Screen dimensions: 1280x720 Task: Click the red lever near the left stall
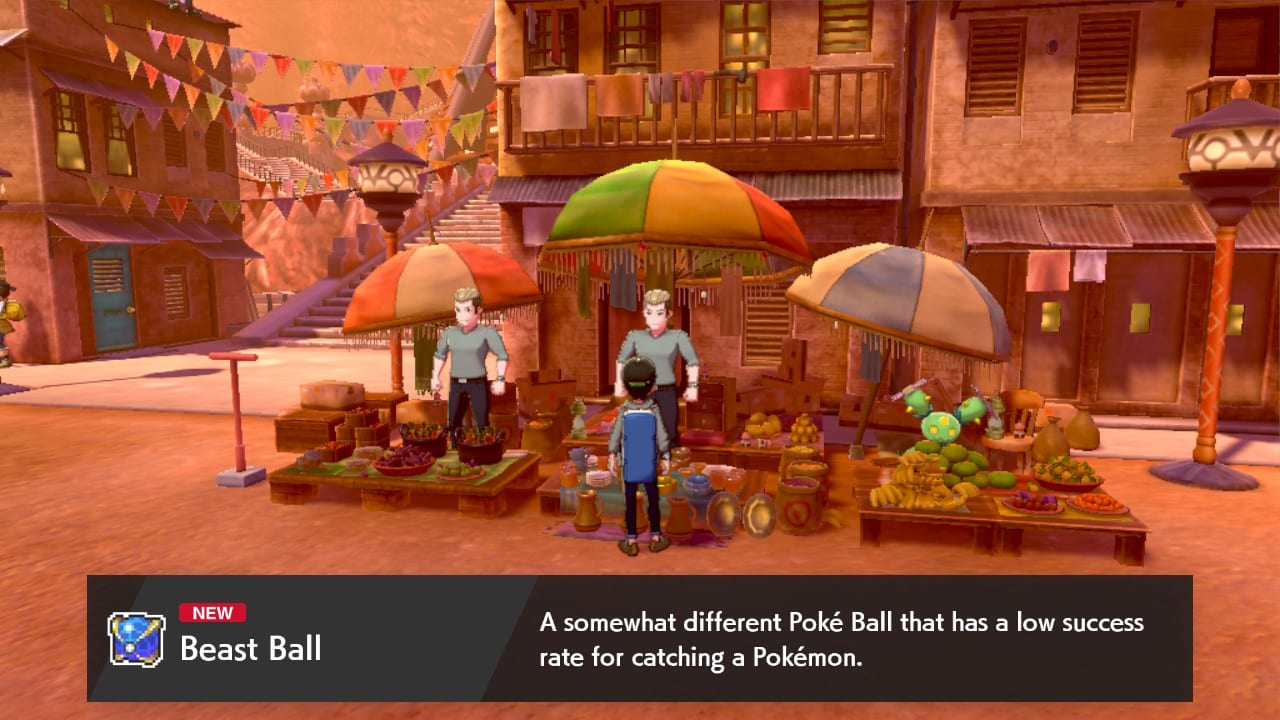(239, 400)
